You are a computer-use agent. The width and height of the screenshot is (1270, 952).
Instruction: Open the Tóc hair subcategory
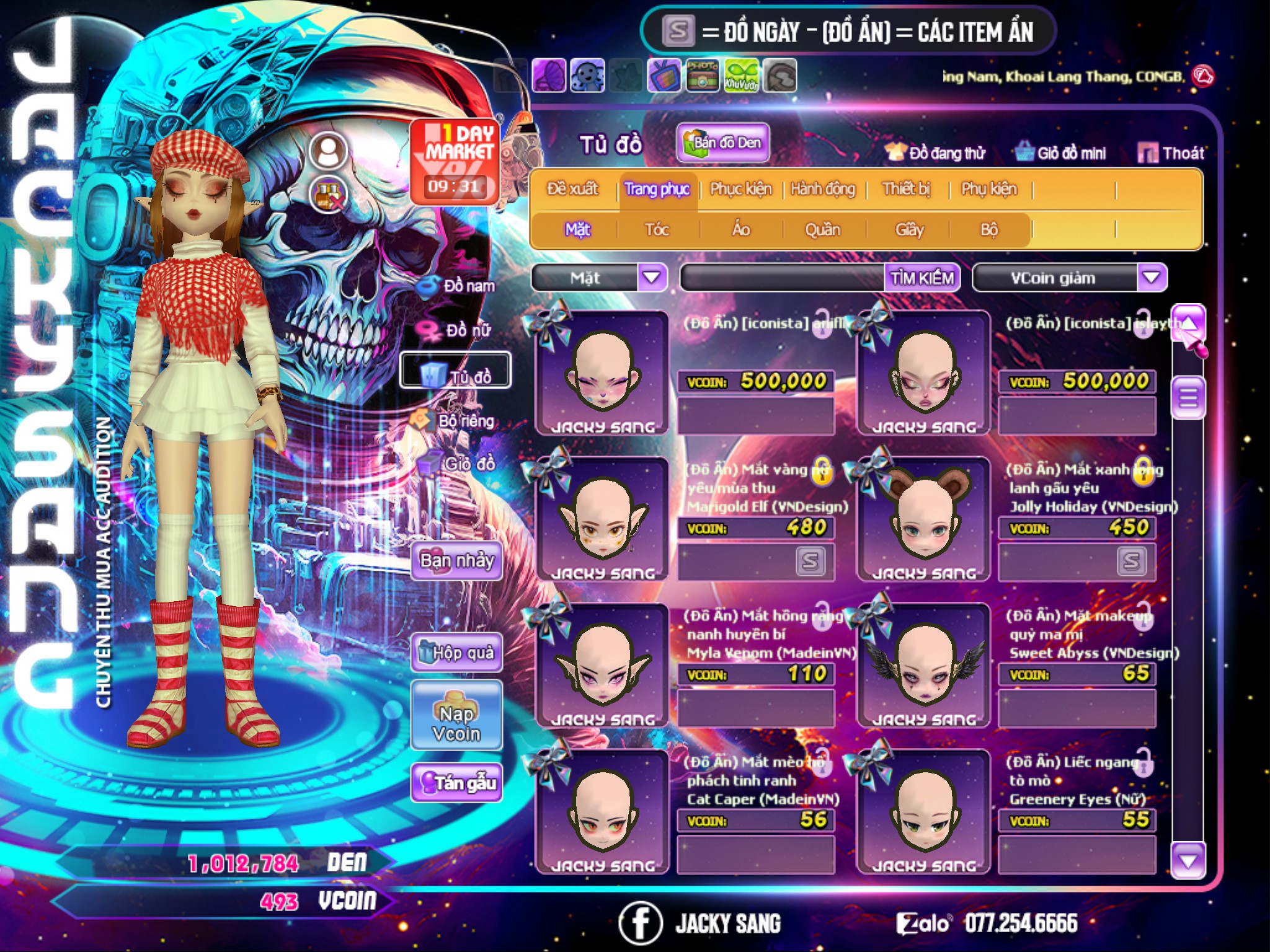coord(657,230)
